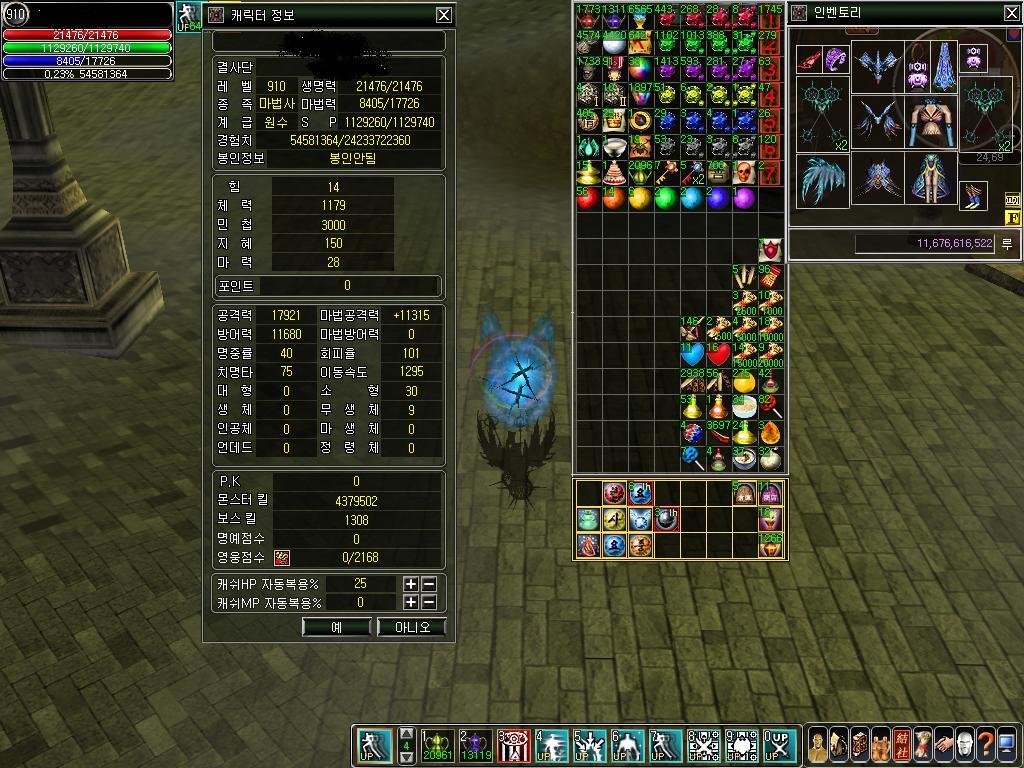
Task: Select the equipped blue feather wings
Action: point(822,181)
